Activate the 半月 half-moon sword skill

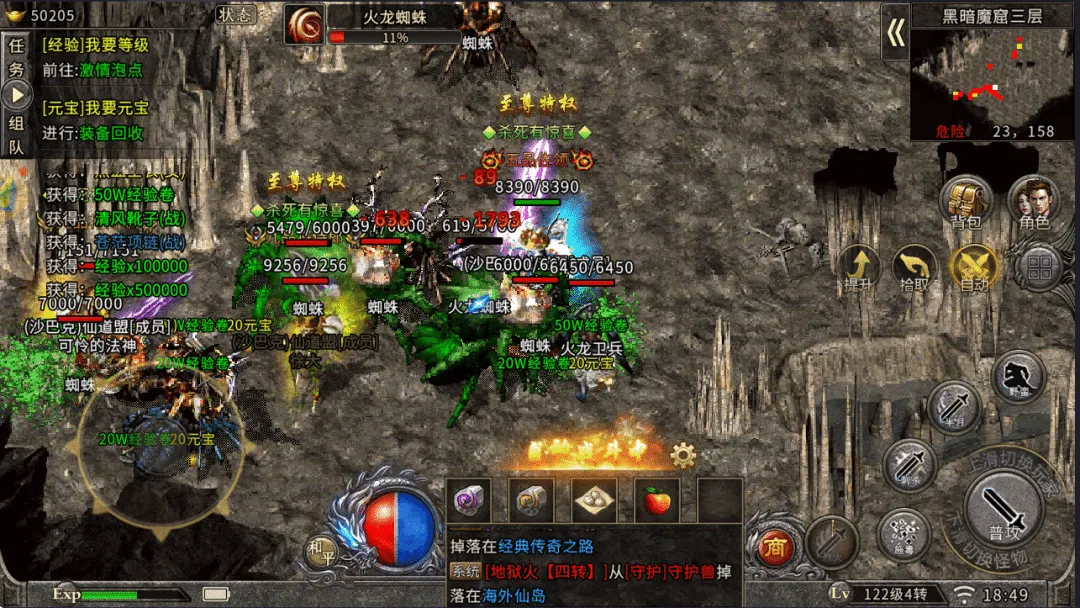pyautogui.click(x=953, y=408)
